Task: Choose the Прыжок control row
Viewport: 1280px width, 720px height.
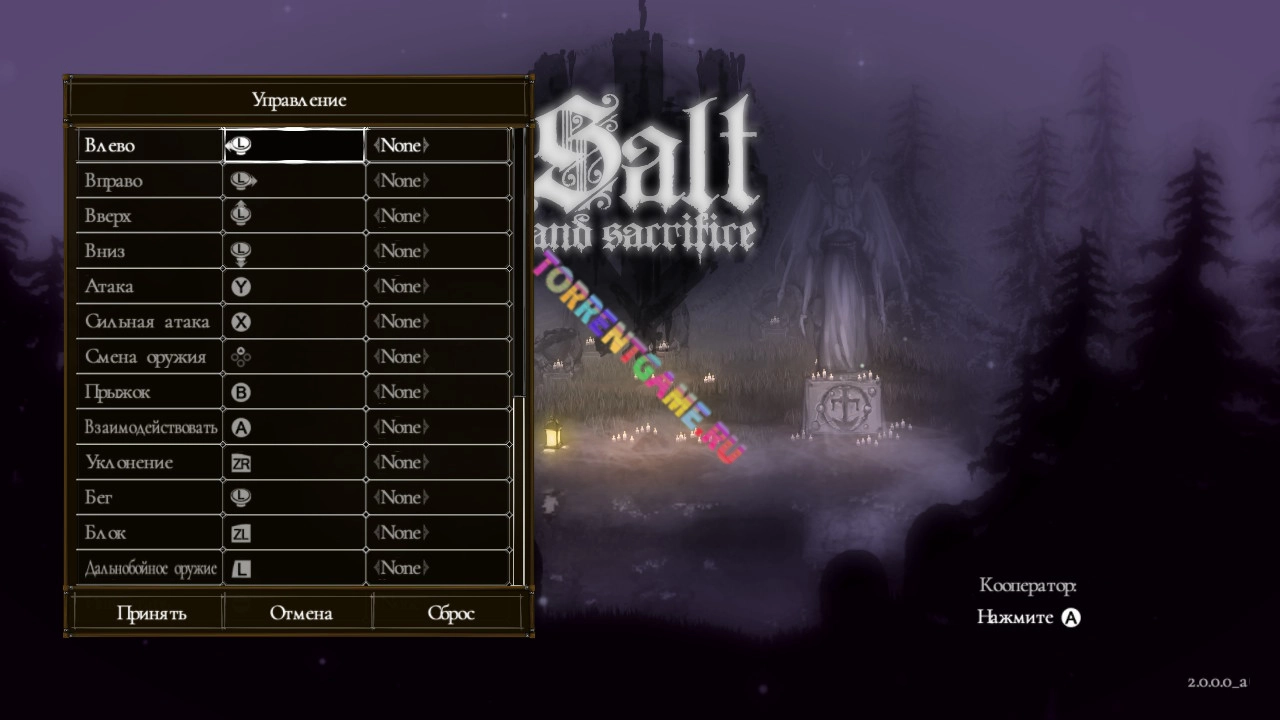Action: (150, 392)
